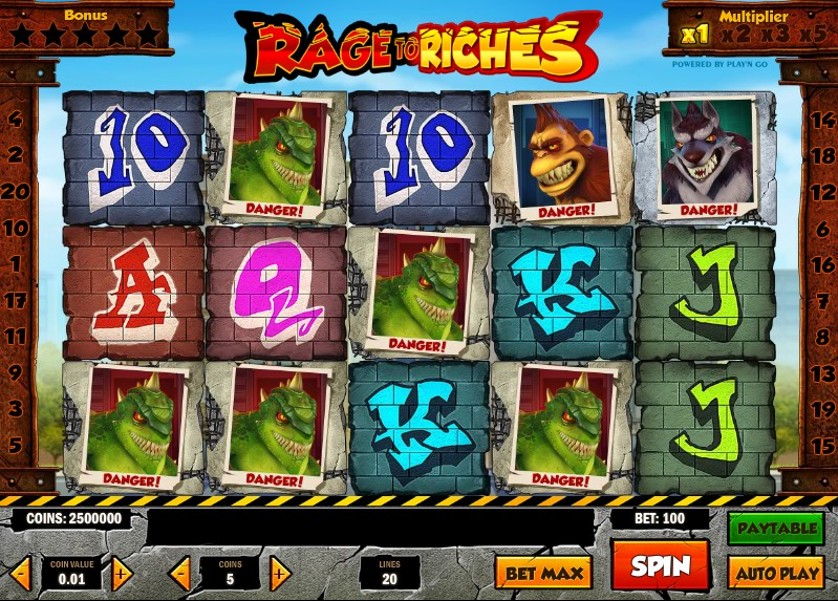Select payline number 20 on the left rail
Viewport: 838px width, 601px height.
[14, 191]
